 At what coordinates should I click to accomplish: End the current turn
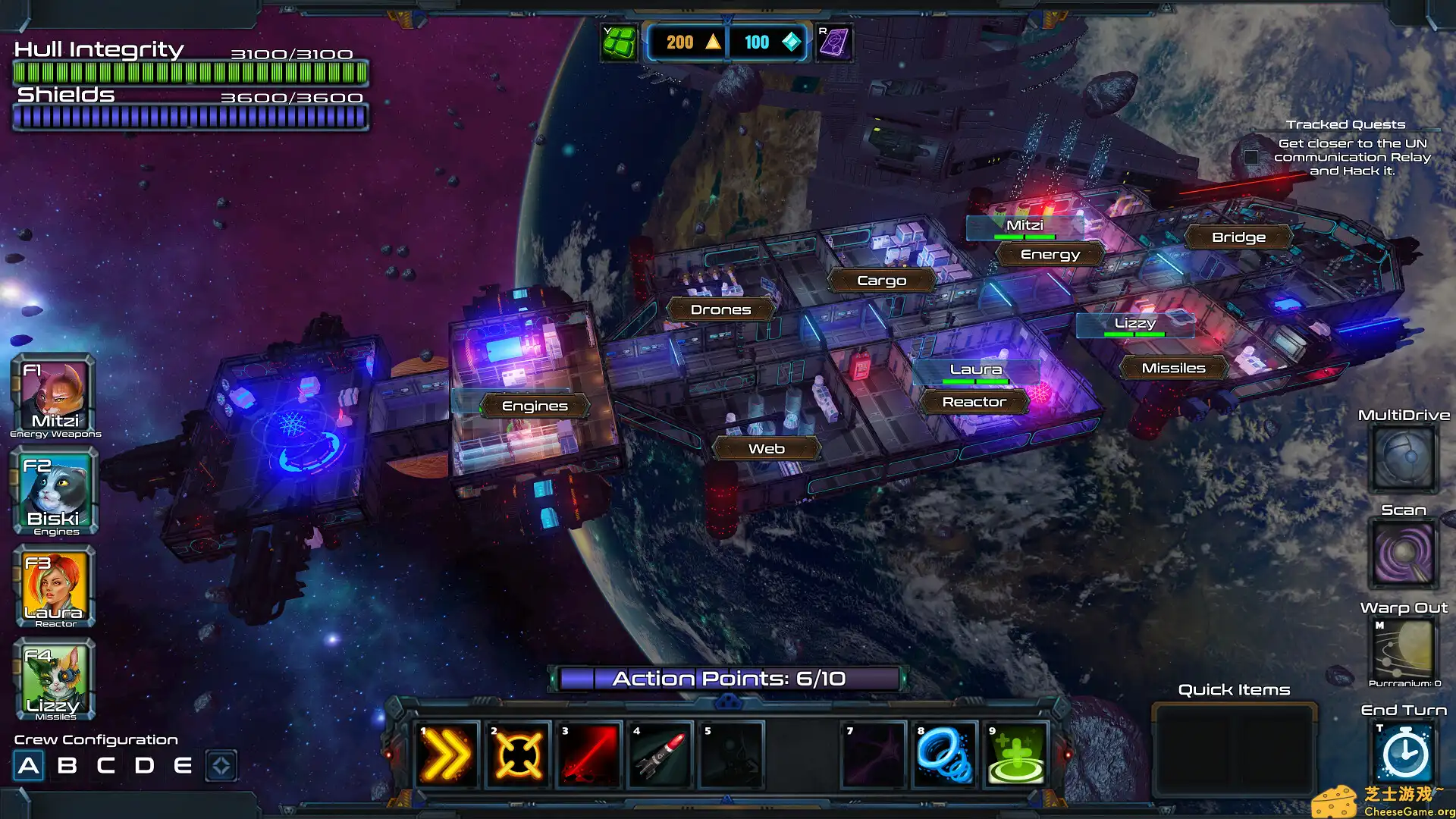pos(1404,753)
